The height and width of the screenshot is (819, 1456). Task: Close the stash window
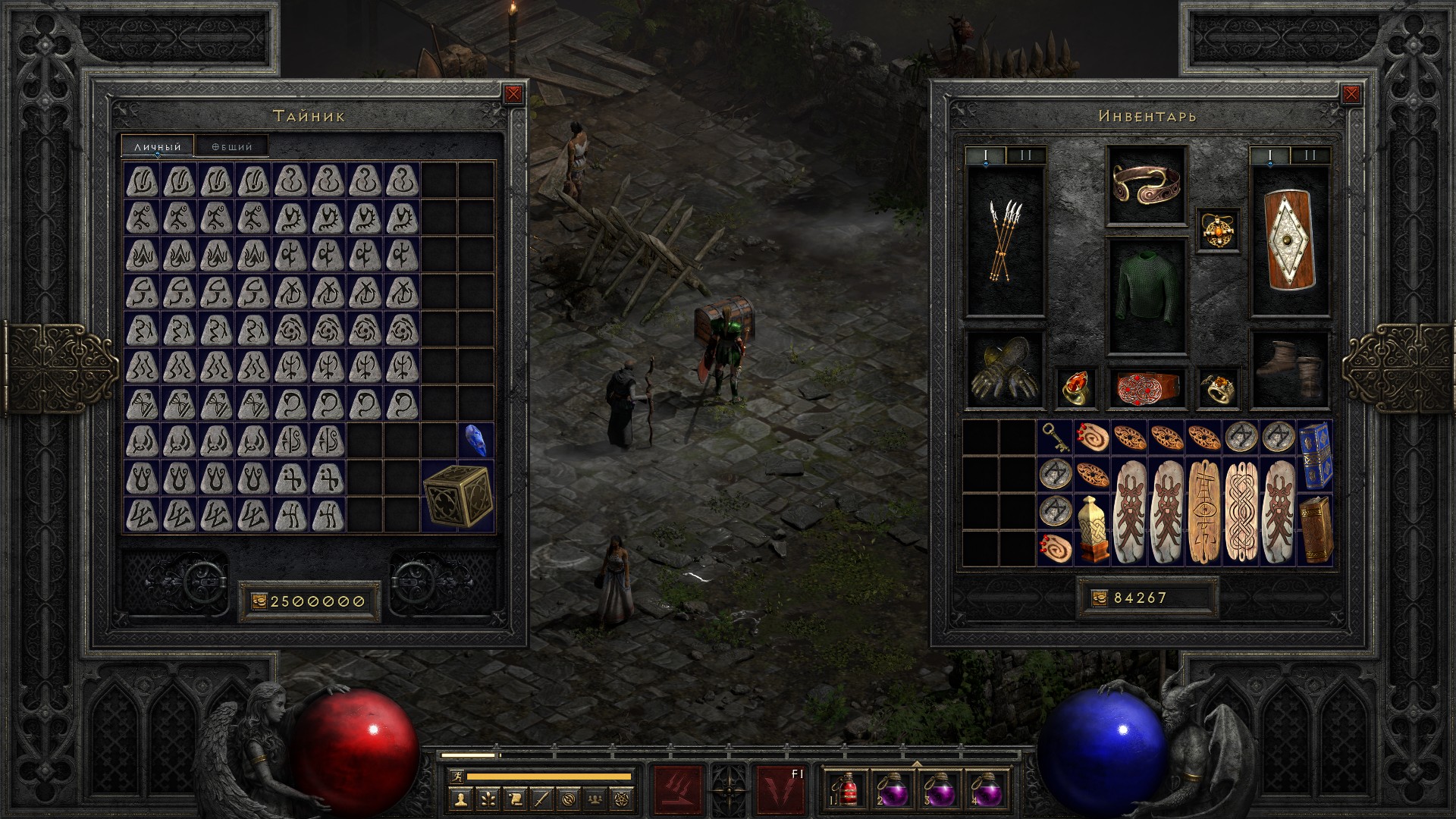click(x=513, y=94)
